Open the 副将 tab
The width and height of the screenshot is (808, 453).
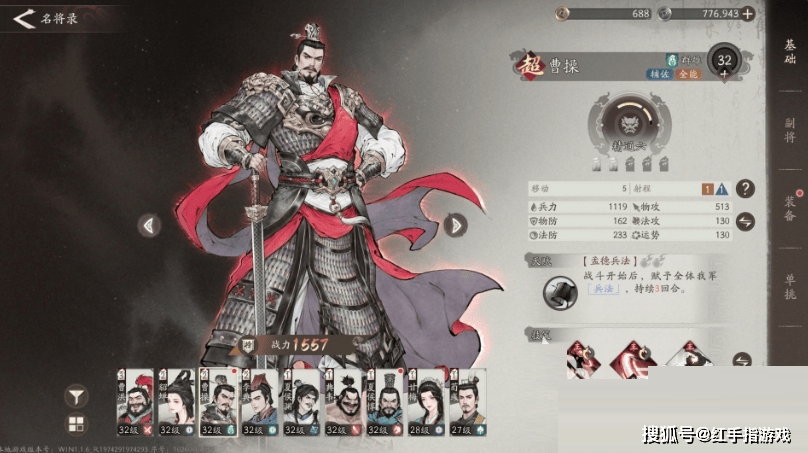(790, 129)
